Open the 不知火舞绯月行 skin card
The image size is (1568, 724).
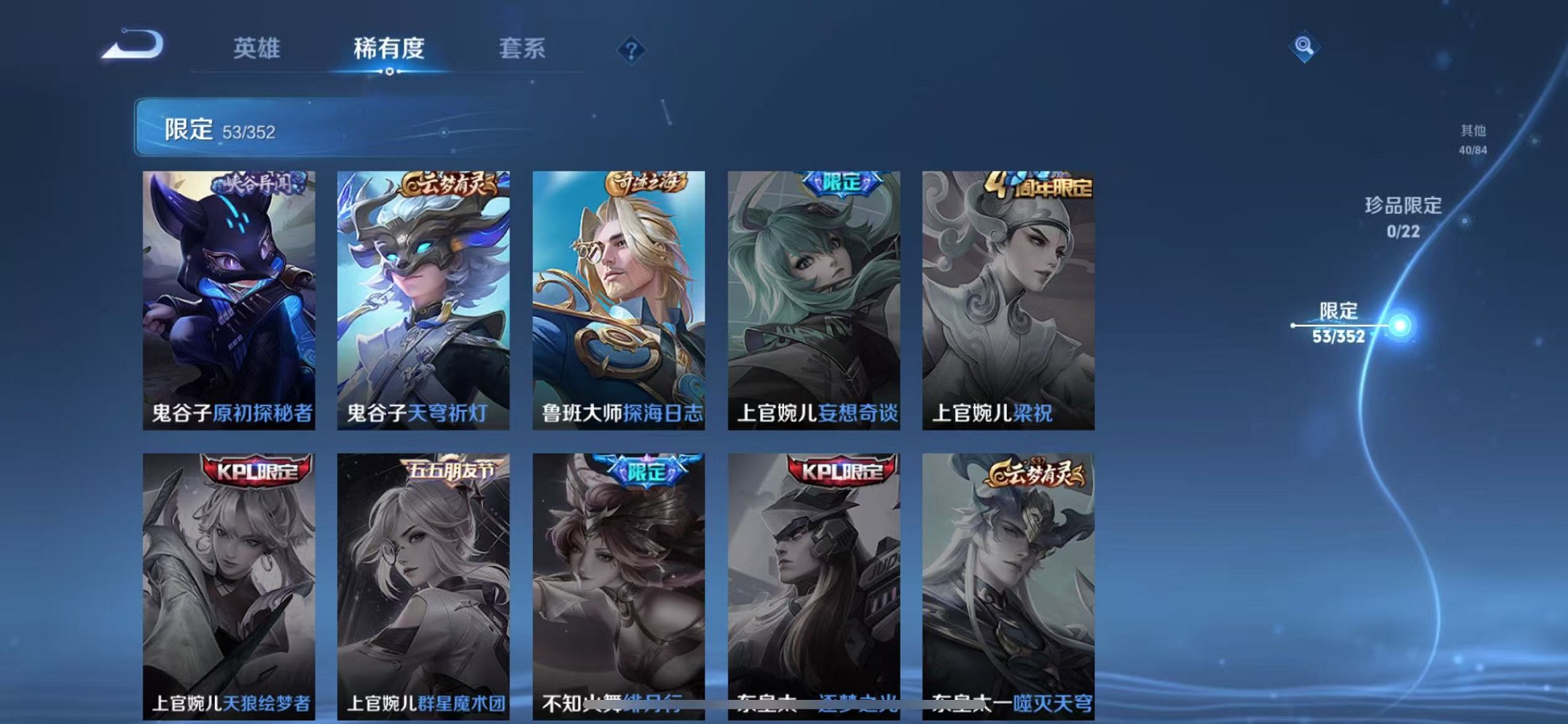(619, 583)
